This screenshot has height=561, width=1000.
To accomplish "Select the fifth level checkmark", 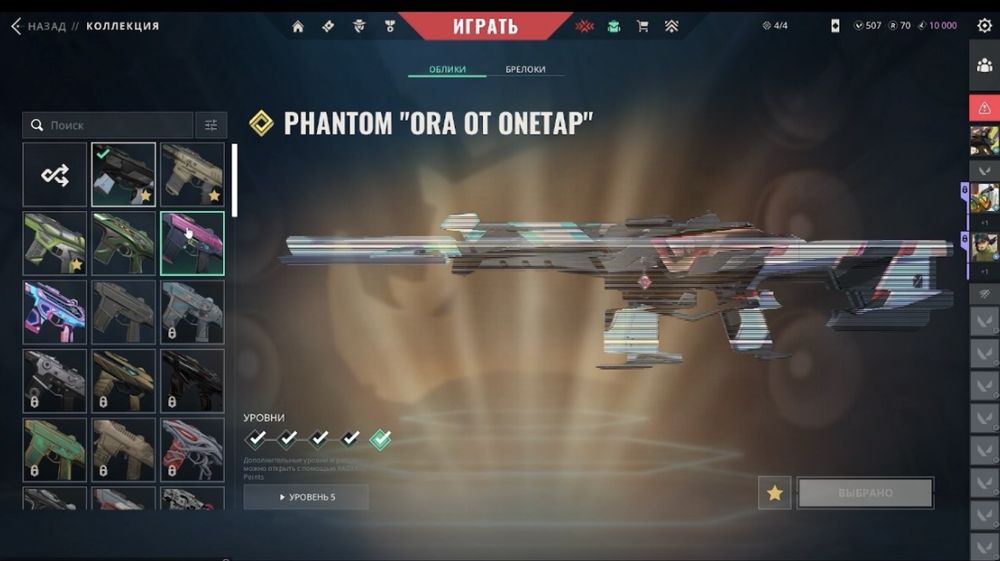I will [380, 438].
